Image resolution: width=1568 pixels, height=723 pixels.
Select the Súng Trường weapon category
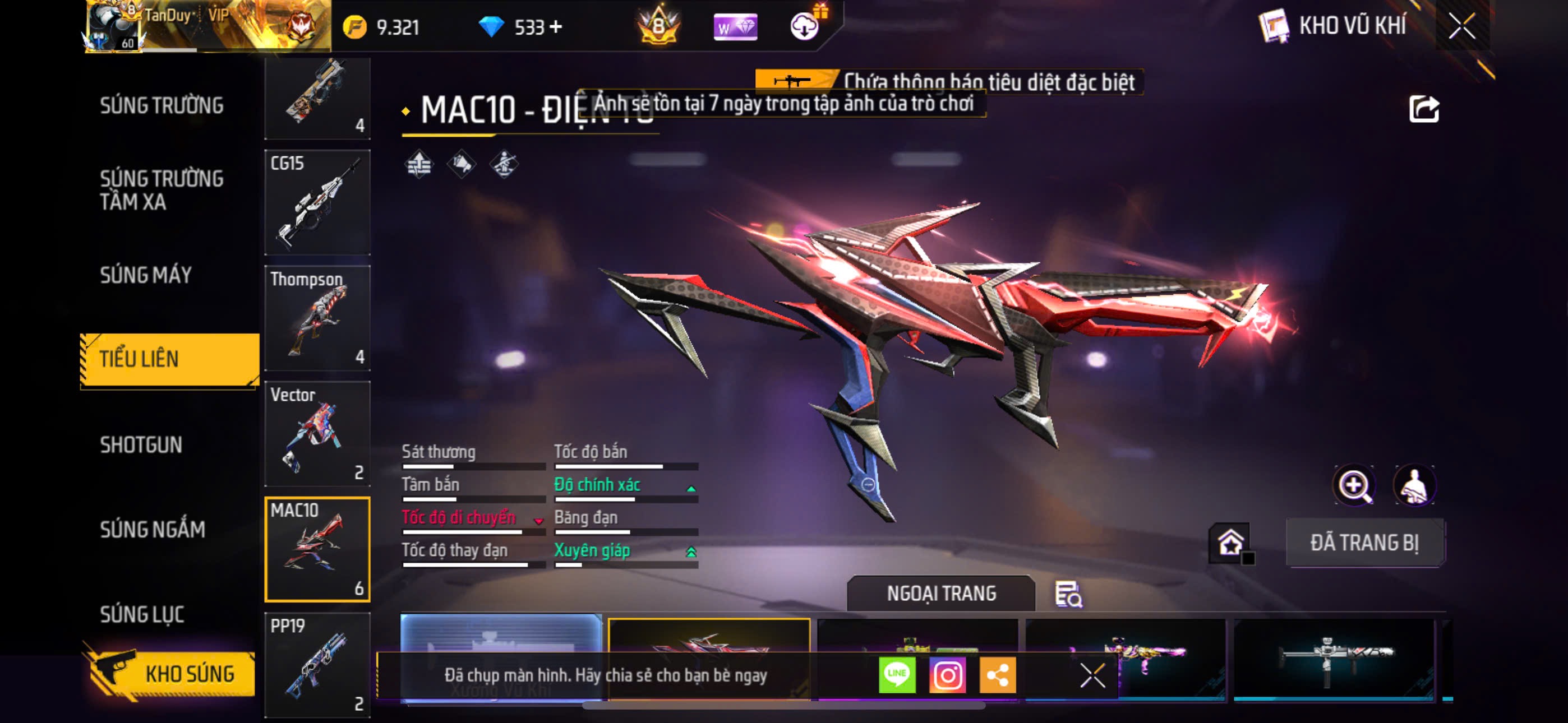click(x=162, y=105)
